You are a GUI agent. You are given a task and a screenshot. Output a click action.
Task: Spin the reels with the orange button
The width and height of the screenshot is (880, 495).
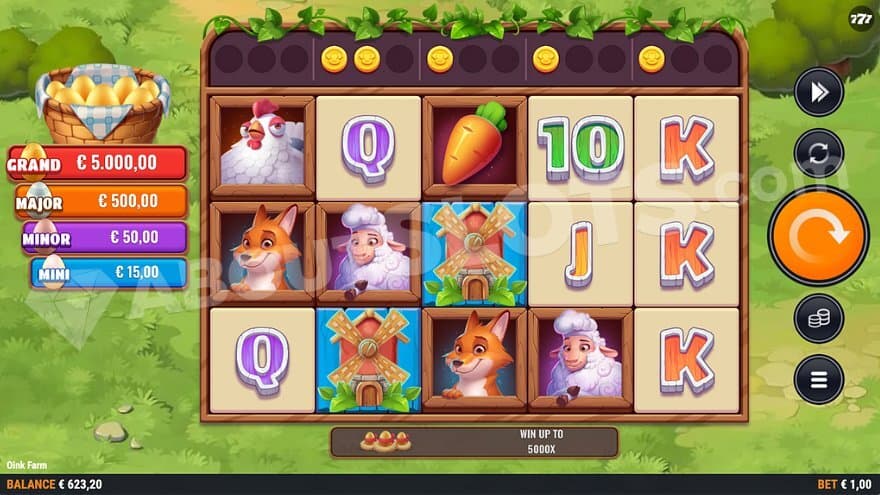click(x=818, y=236)
